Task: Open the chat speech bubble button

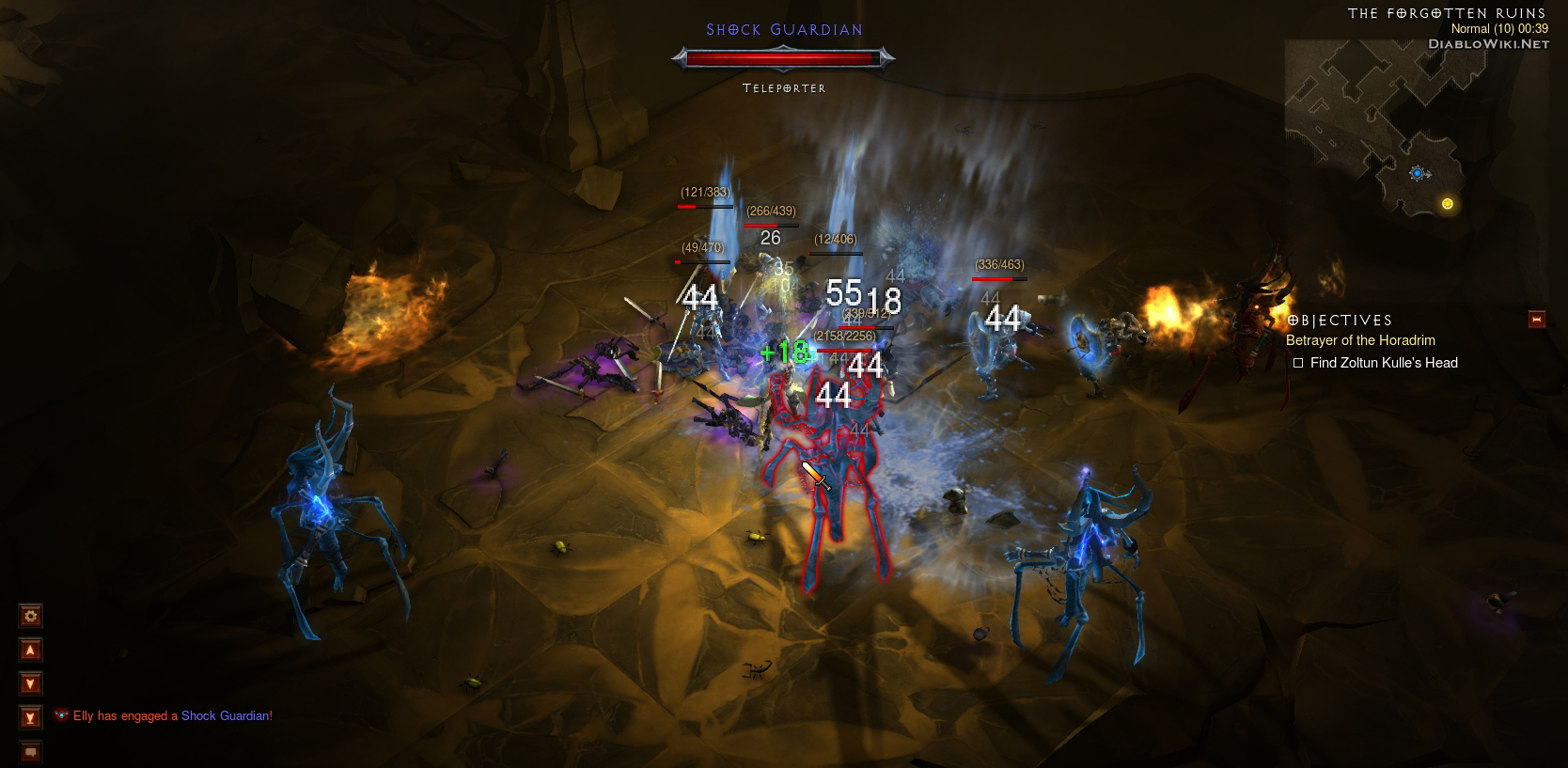Action: [x=31, y=752]
